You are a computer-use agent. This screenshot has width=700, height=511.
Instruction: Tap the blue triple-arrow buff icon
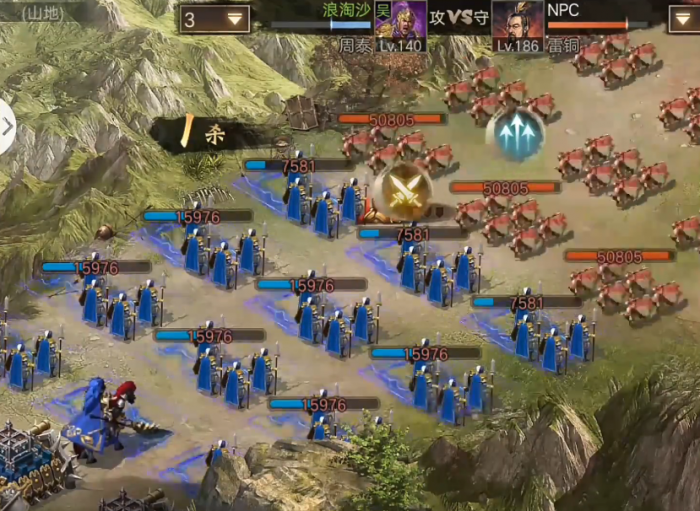tap(516, 135)
